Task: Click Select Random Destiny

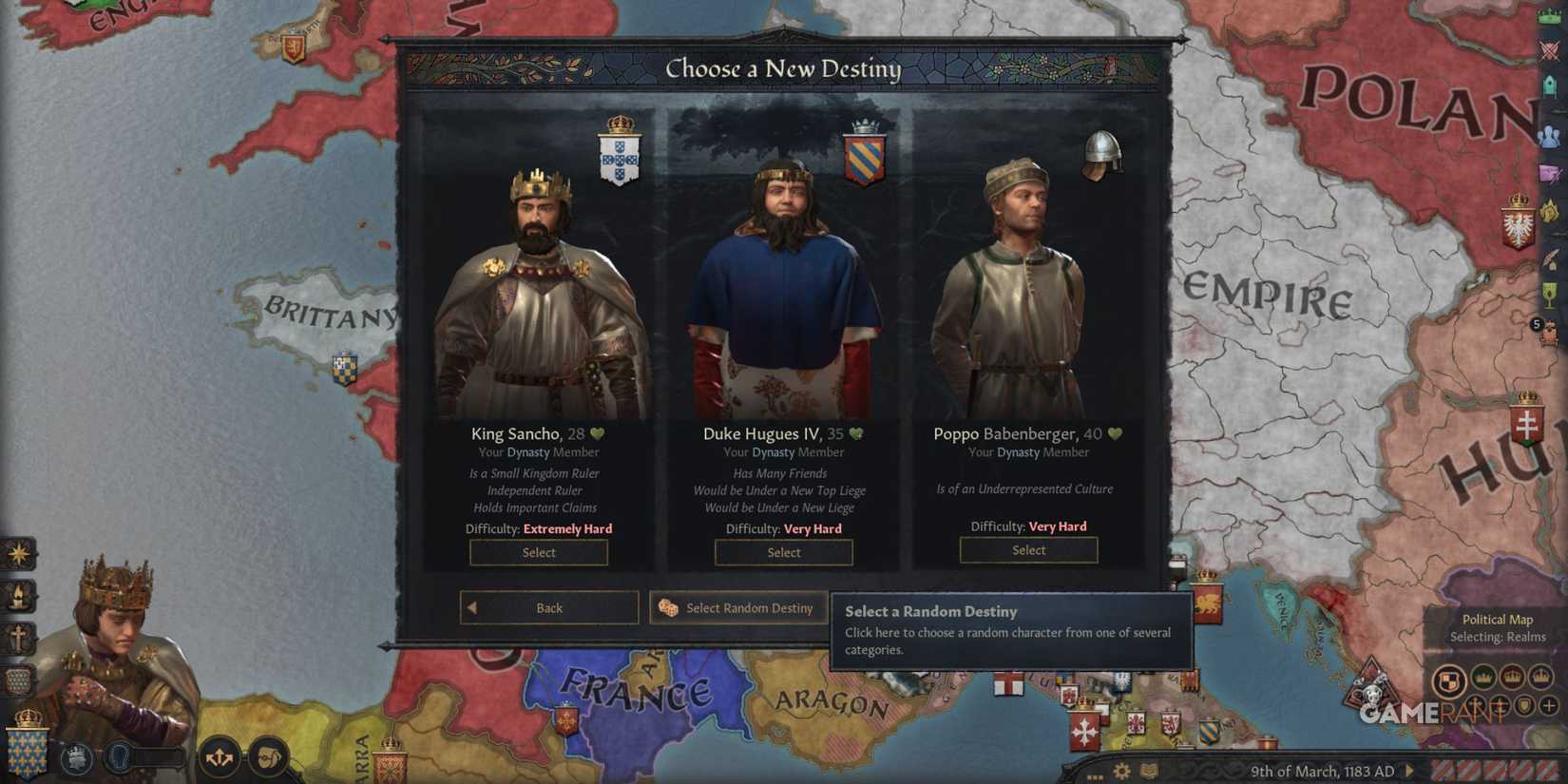Action: pos(738,608)
